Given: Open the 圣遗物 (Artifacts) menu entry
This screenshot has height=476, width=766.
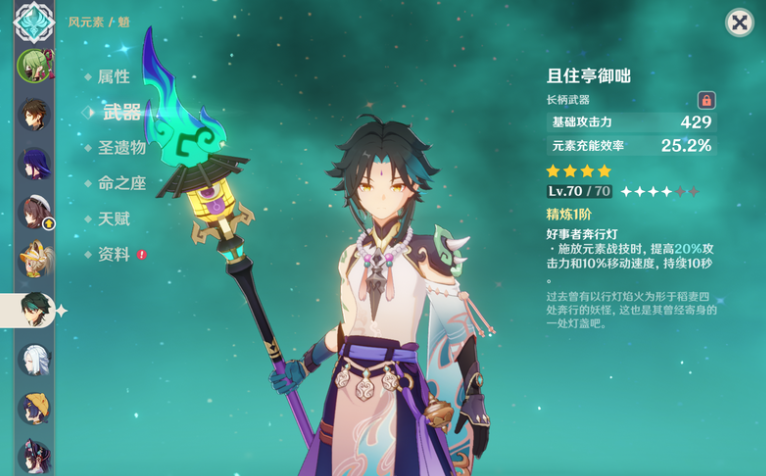Looking at the screenshot, I should click(x=122, y=148).
